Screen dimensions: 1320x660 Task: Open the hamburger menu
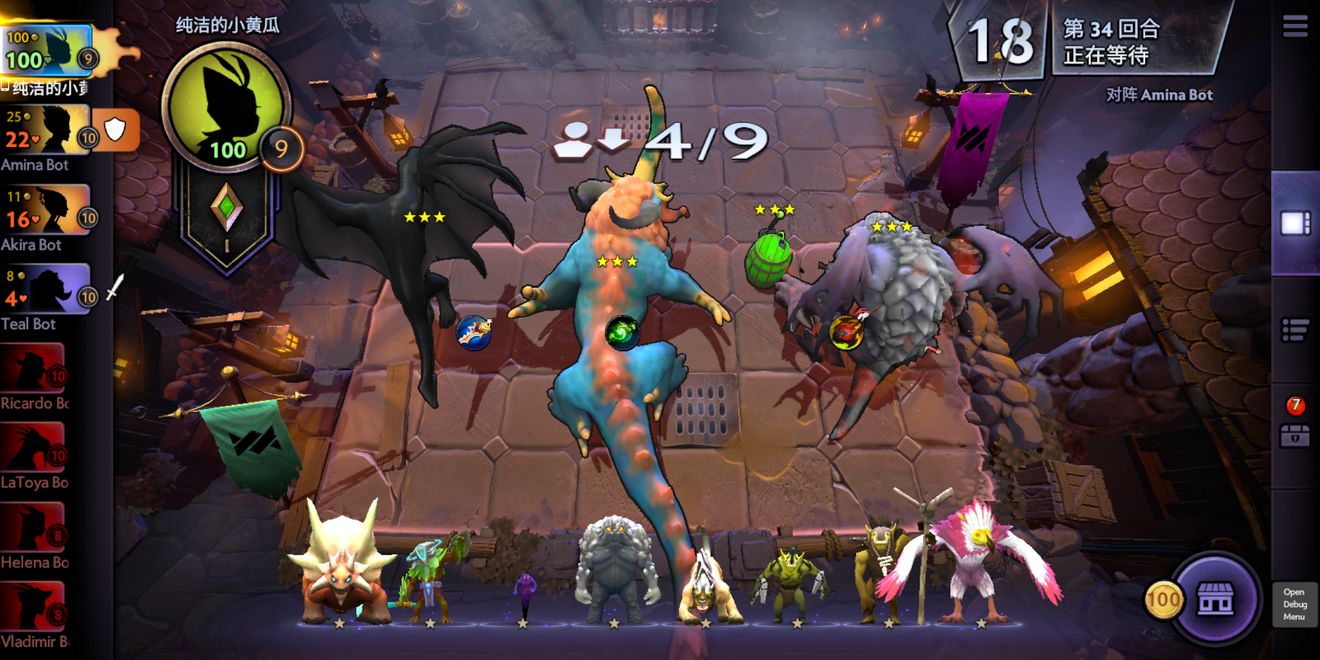1295,27
